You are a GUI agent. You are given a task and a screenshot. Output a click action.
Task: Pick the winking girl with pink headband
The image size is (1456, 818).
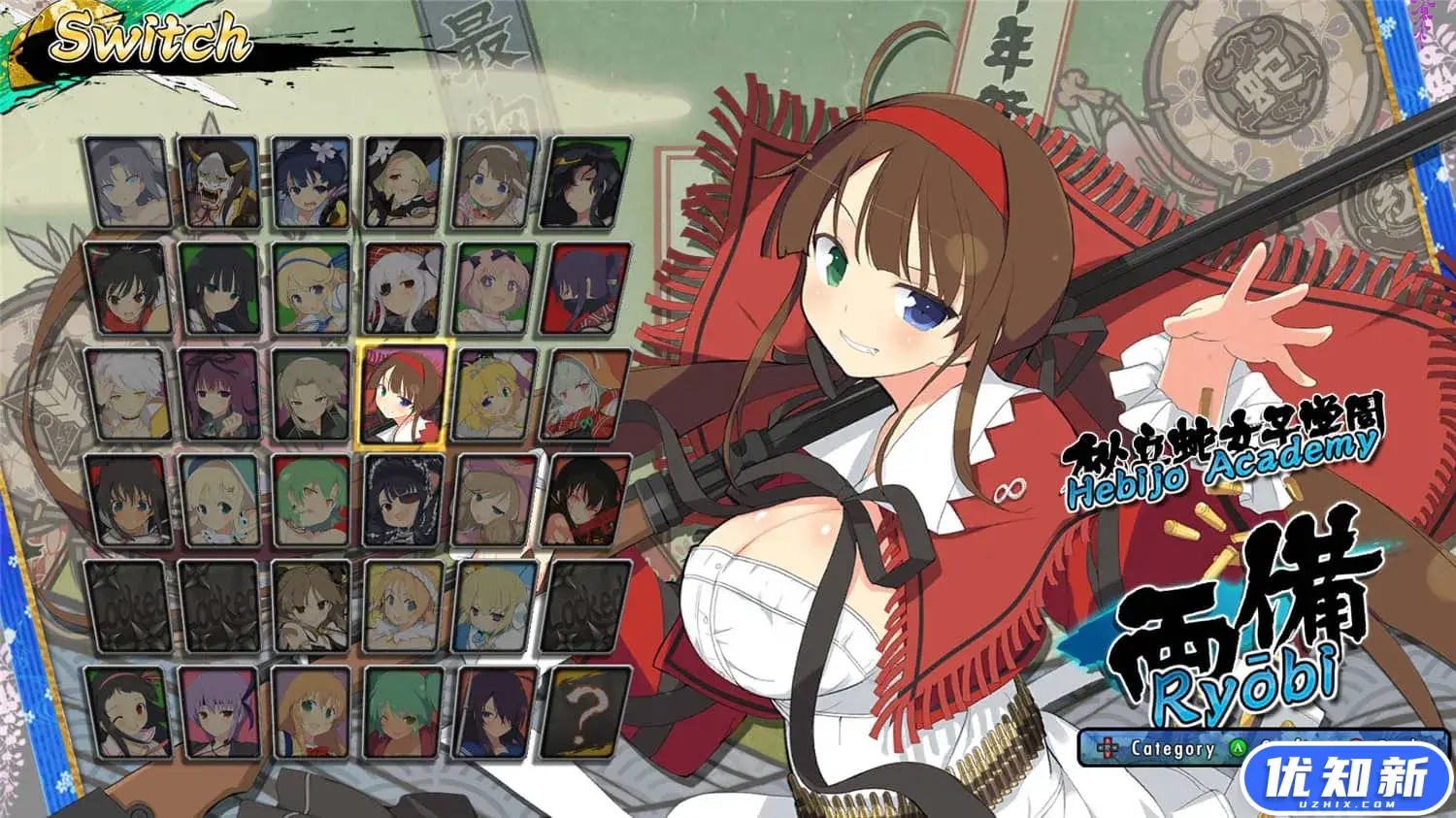pos(126,712)
